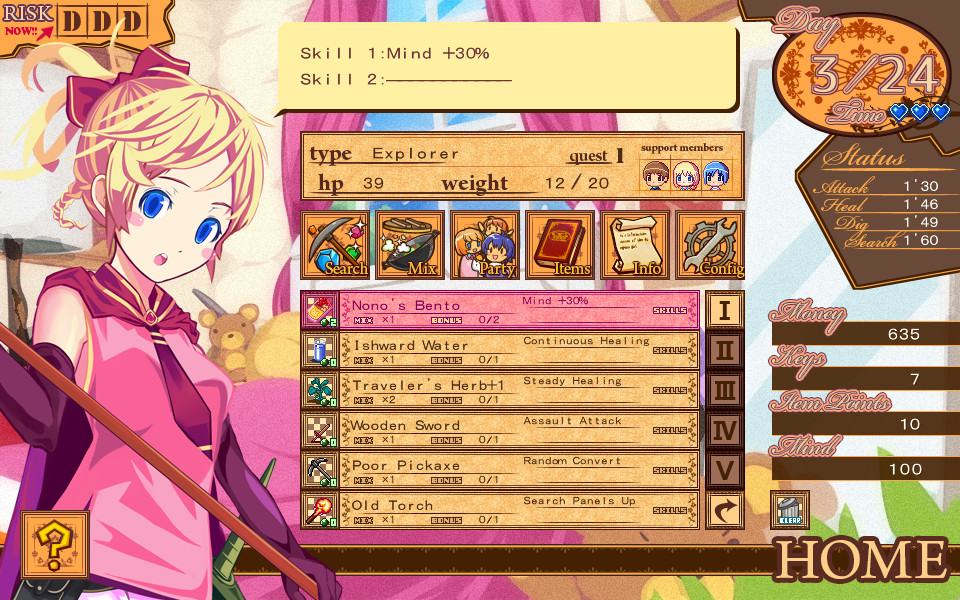Select the Wooden Sword row
The image size is (960, 600).
coord(500,430)
